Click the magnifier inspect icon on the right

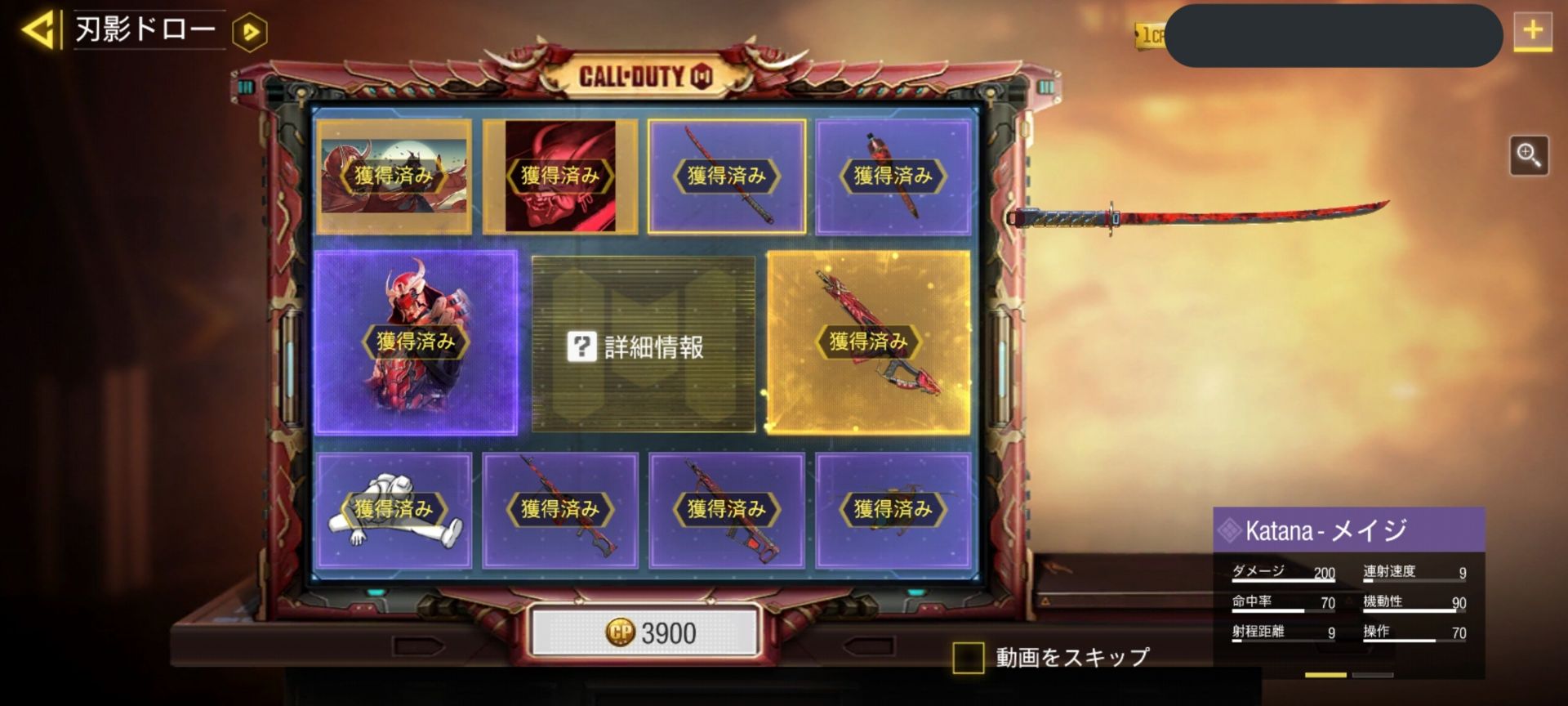[x=1530, y=154]
